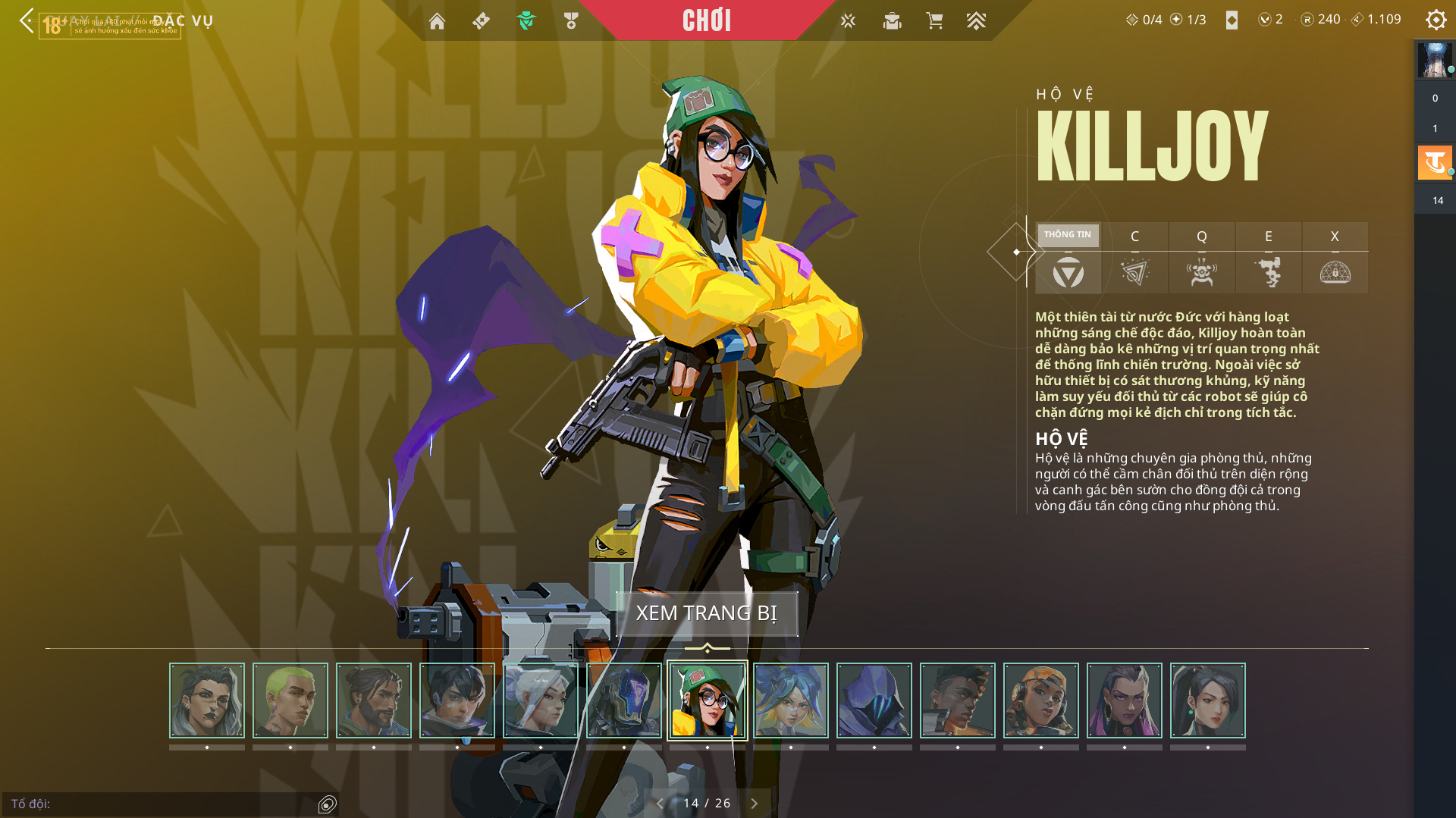This screenshot has width=1456, height=818.
Task: Open settings with the gear icon
Action: point(1436,20)
